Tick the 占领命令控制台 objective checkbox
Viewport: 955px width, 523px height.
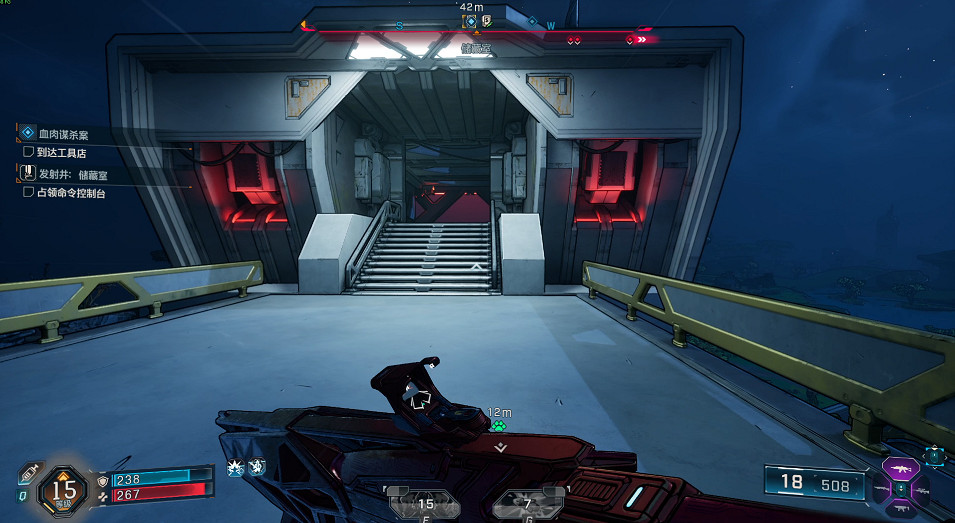29,192
